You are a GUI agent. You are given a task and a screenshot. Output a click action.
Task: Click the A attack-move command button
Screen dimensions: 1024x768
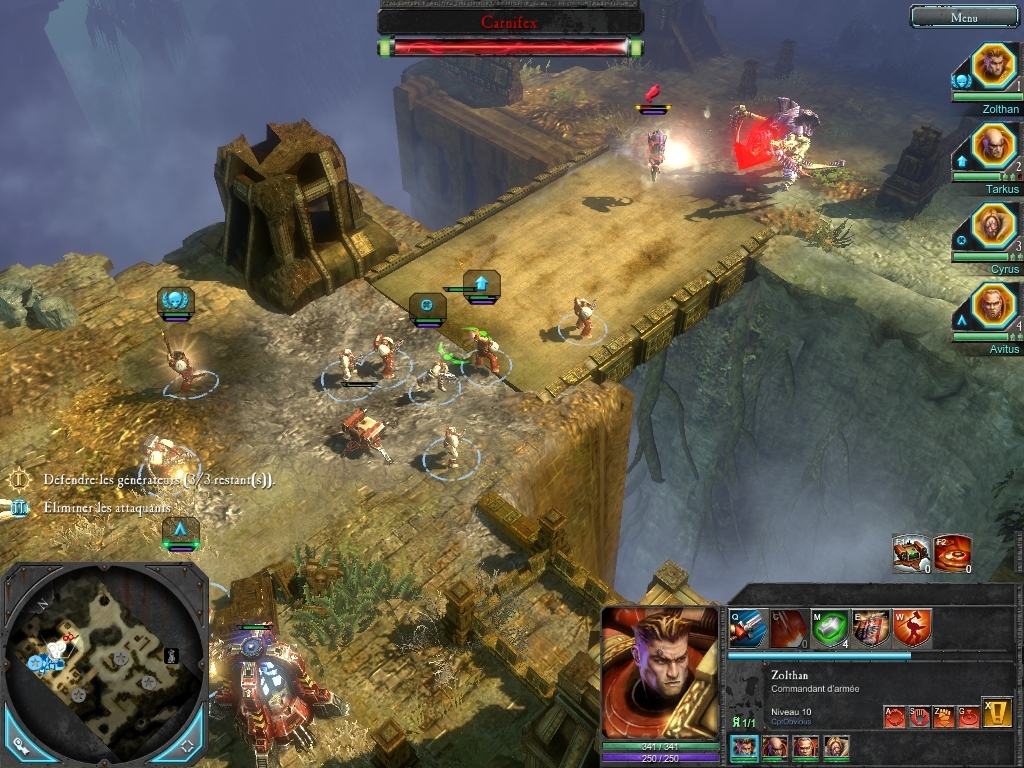[x=894, y=716]
